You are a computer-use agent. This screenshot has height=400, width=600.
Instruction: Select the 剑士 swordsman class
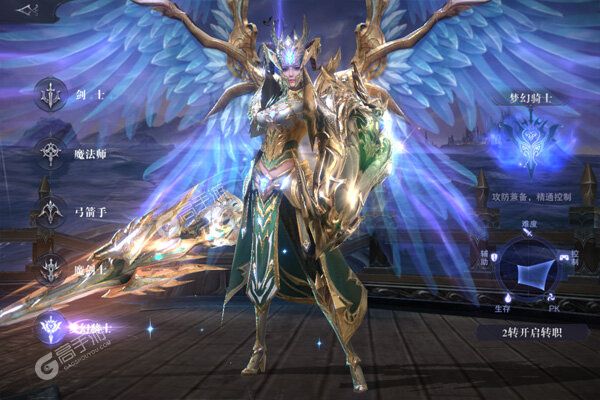pyautogui.click(x=50, y=94)
